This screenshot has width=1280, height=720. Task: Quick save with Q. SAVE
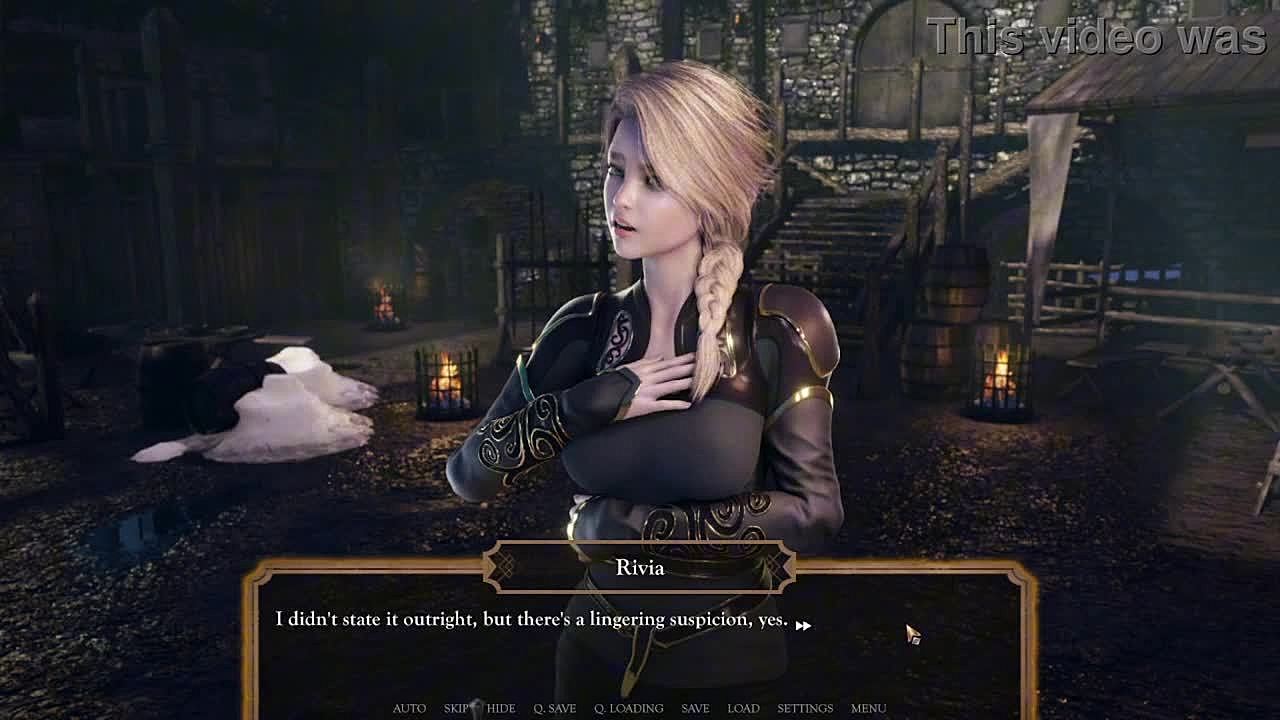pyautogui.click(x=554, y=708)
